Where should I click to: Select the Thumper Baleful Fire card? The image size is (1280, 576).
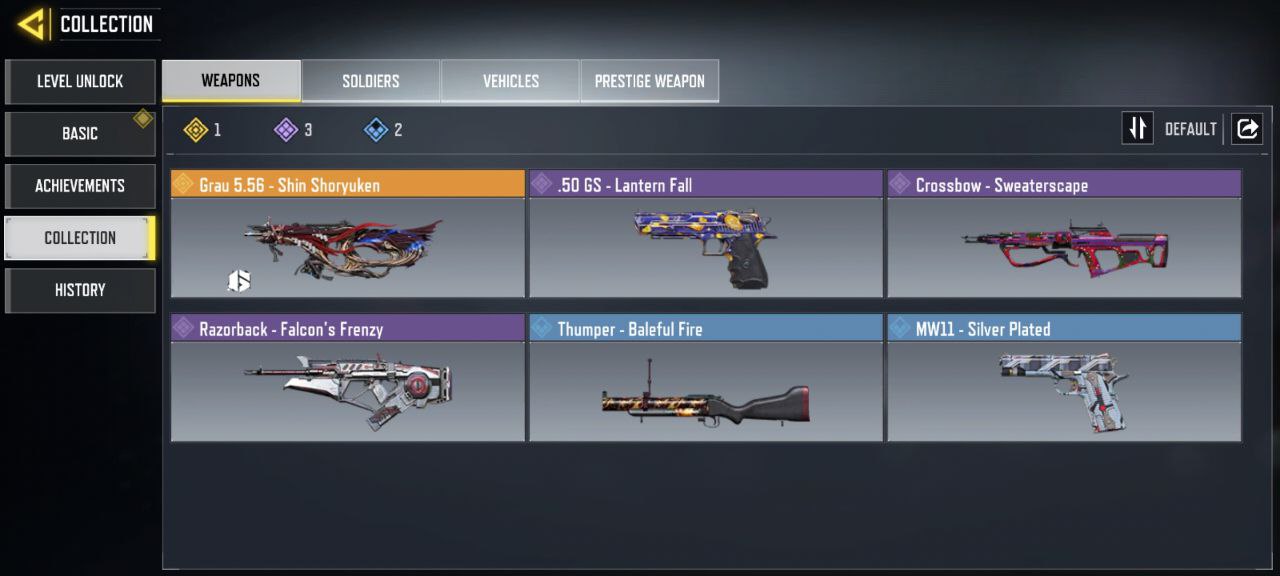[706, 379]
